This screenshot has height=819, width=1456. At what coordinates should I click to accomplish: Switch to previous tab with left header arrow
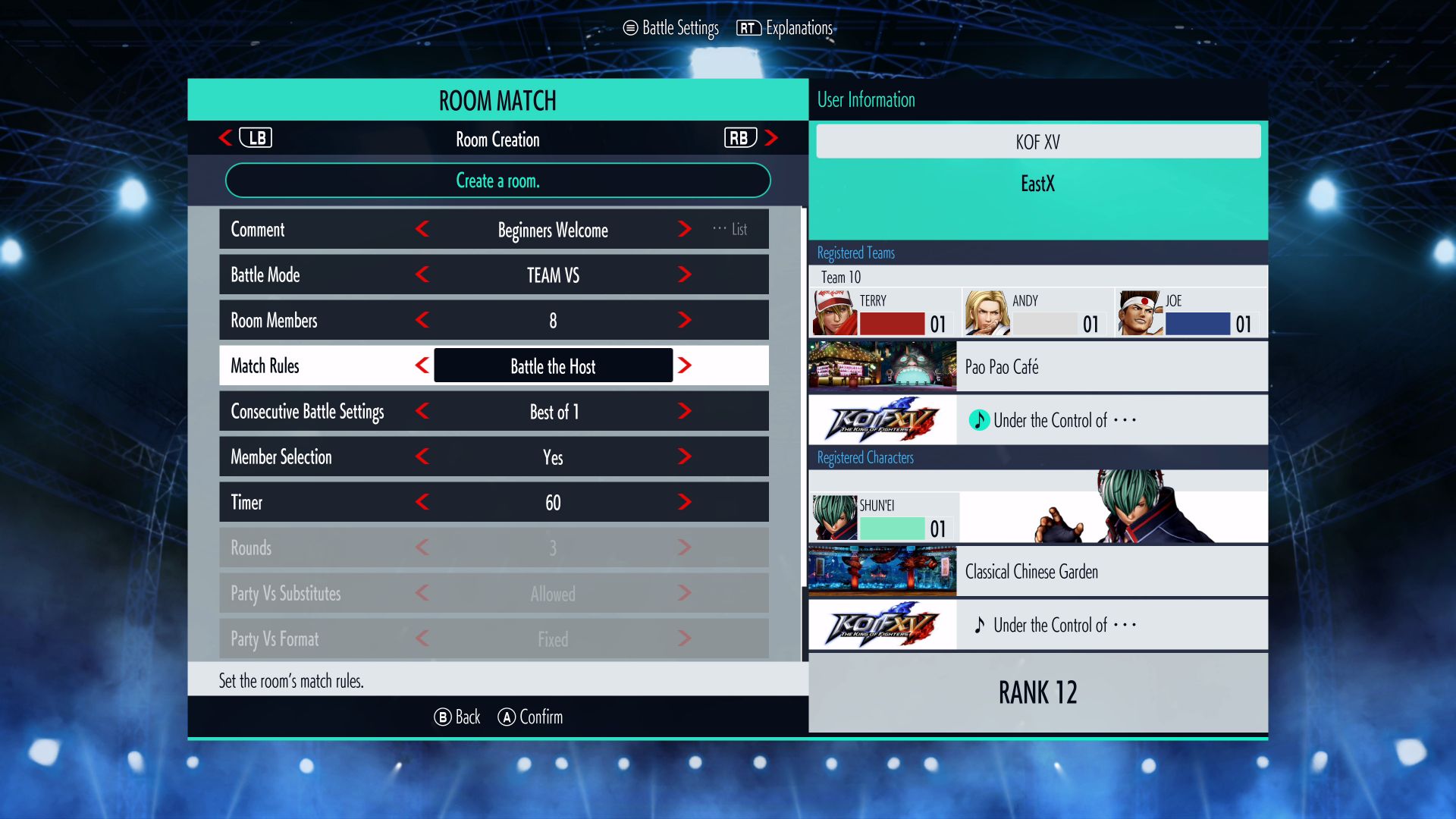pyautogui.click(x=225, y=138)
